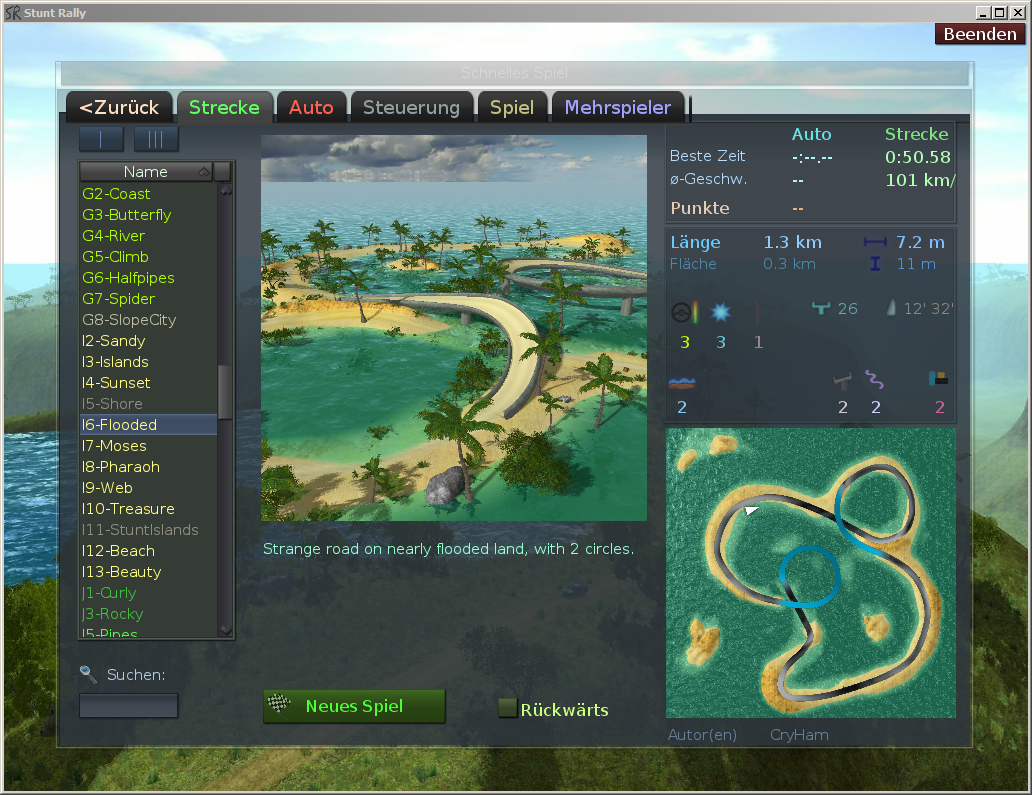Go back with the Zurück tab
The image size is (1032, 795).
[x=119, y=108]
